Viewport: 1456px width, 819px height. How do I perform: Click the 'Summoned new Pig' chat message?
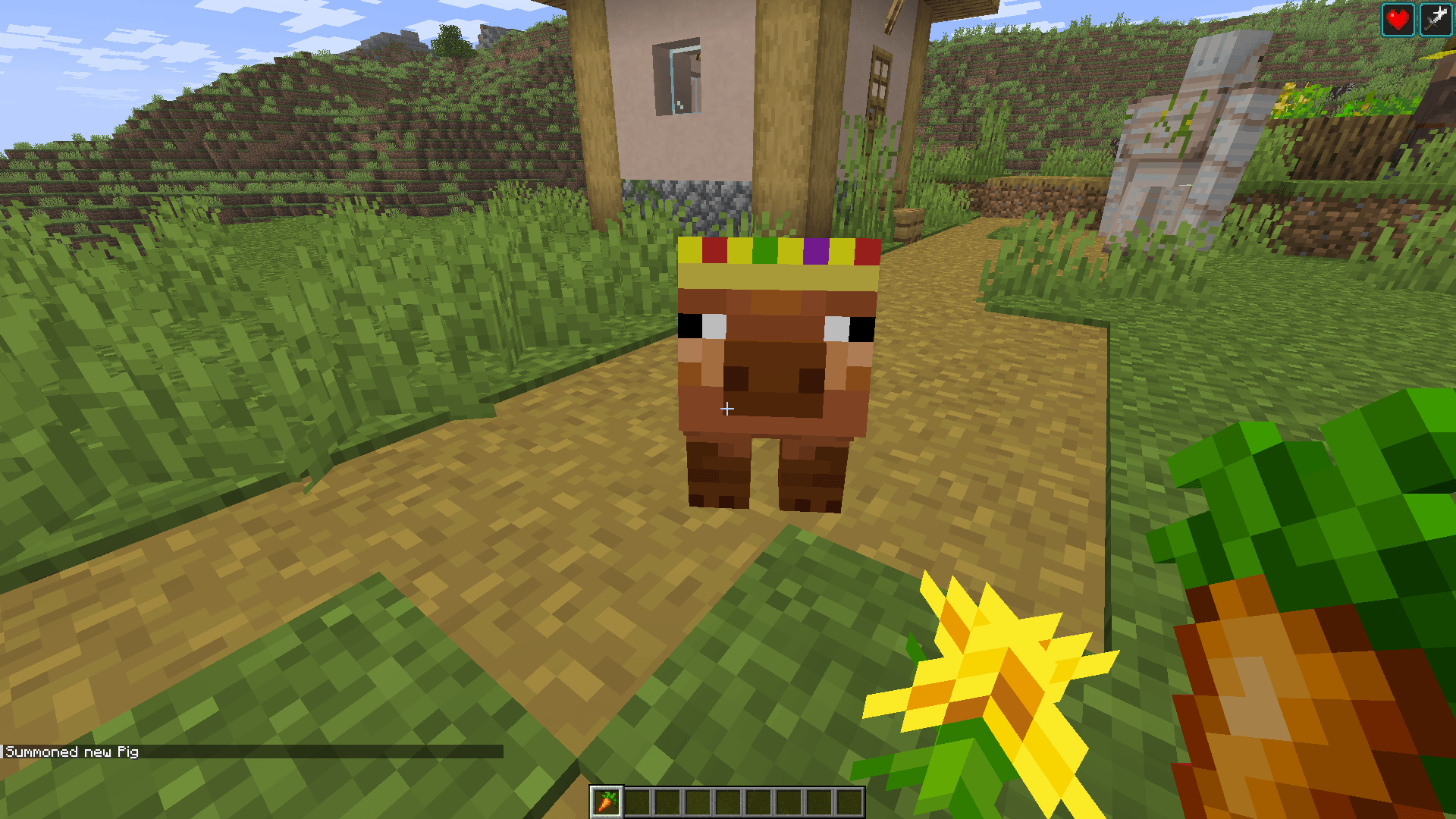click(72, 752)
